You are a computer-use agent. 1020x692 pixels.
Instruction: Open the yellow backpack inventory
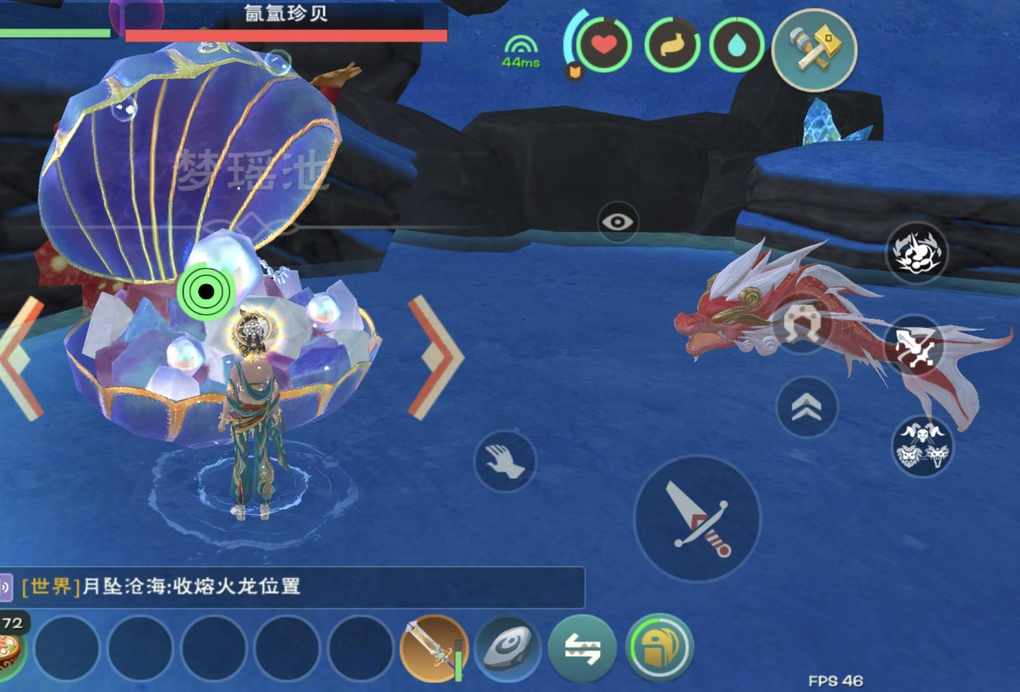[659, 647]
